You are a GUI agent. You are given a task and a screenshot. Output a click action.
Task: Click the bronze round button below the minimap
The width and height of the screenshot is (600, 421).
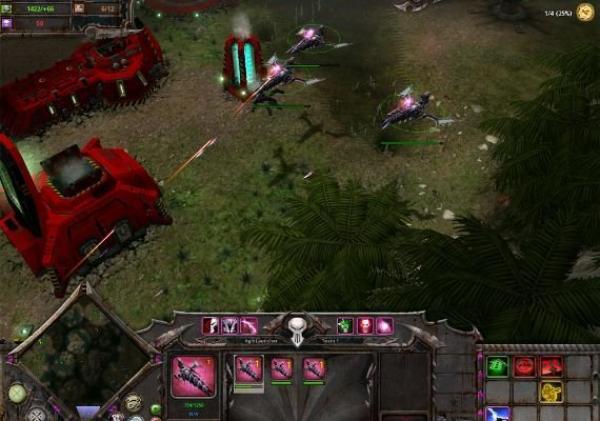(133, 402)
